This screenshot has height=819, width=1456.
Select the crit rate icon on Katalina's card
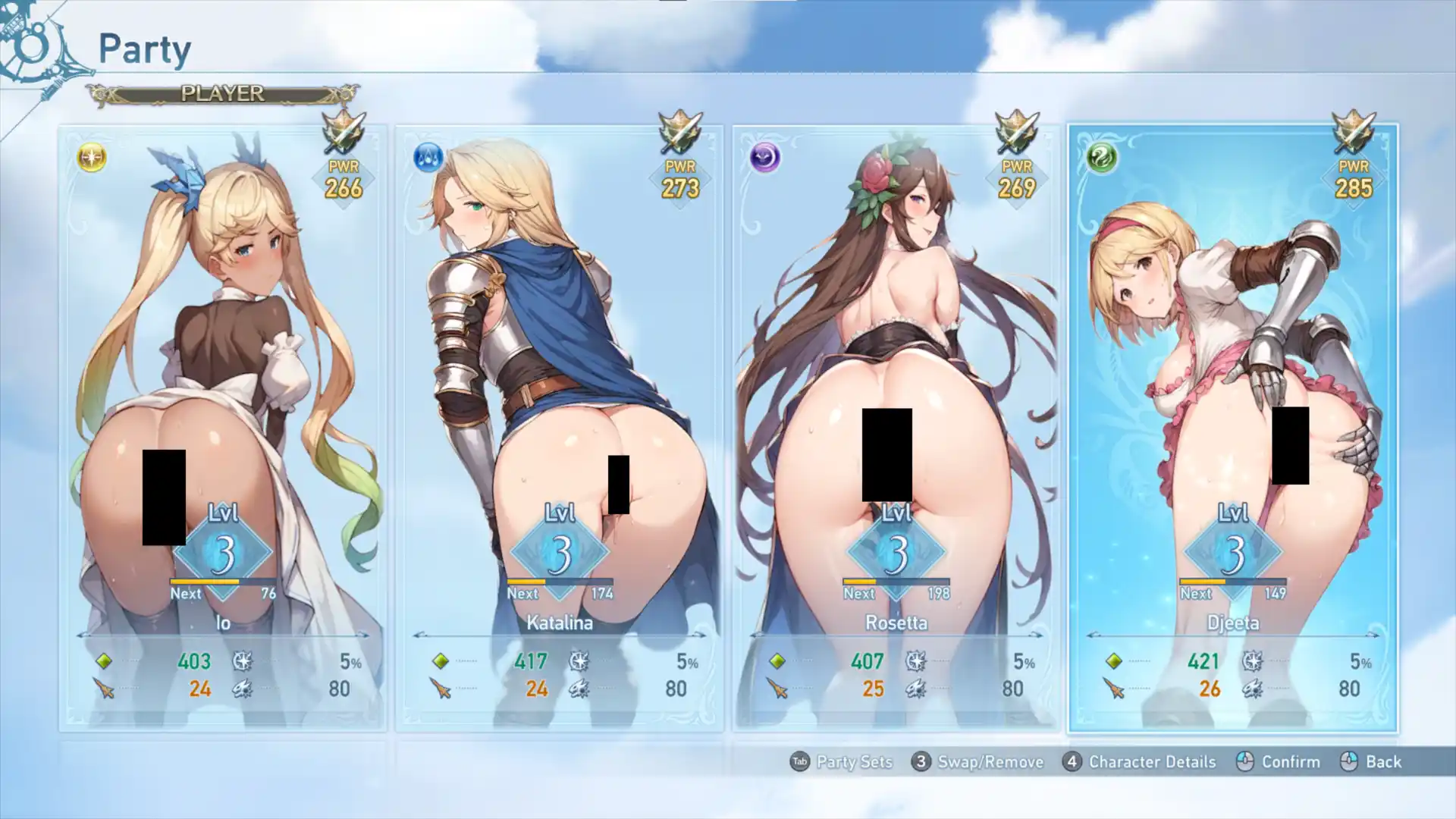pyautogui.click(x=582, y=661)
